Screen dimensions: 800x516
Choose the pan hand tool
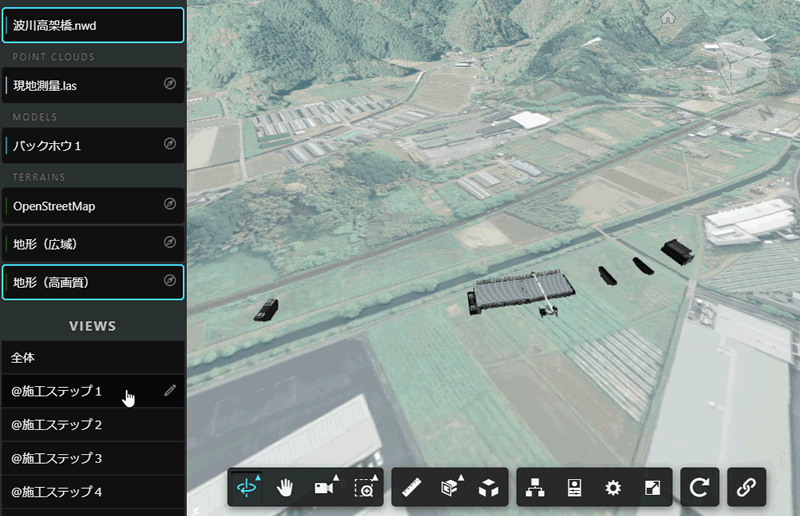(x=285, y=487)
